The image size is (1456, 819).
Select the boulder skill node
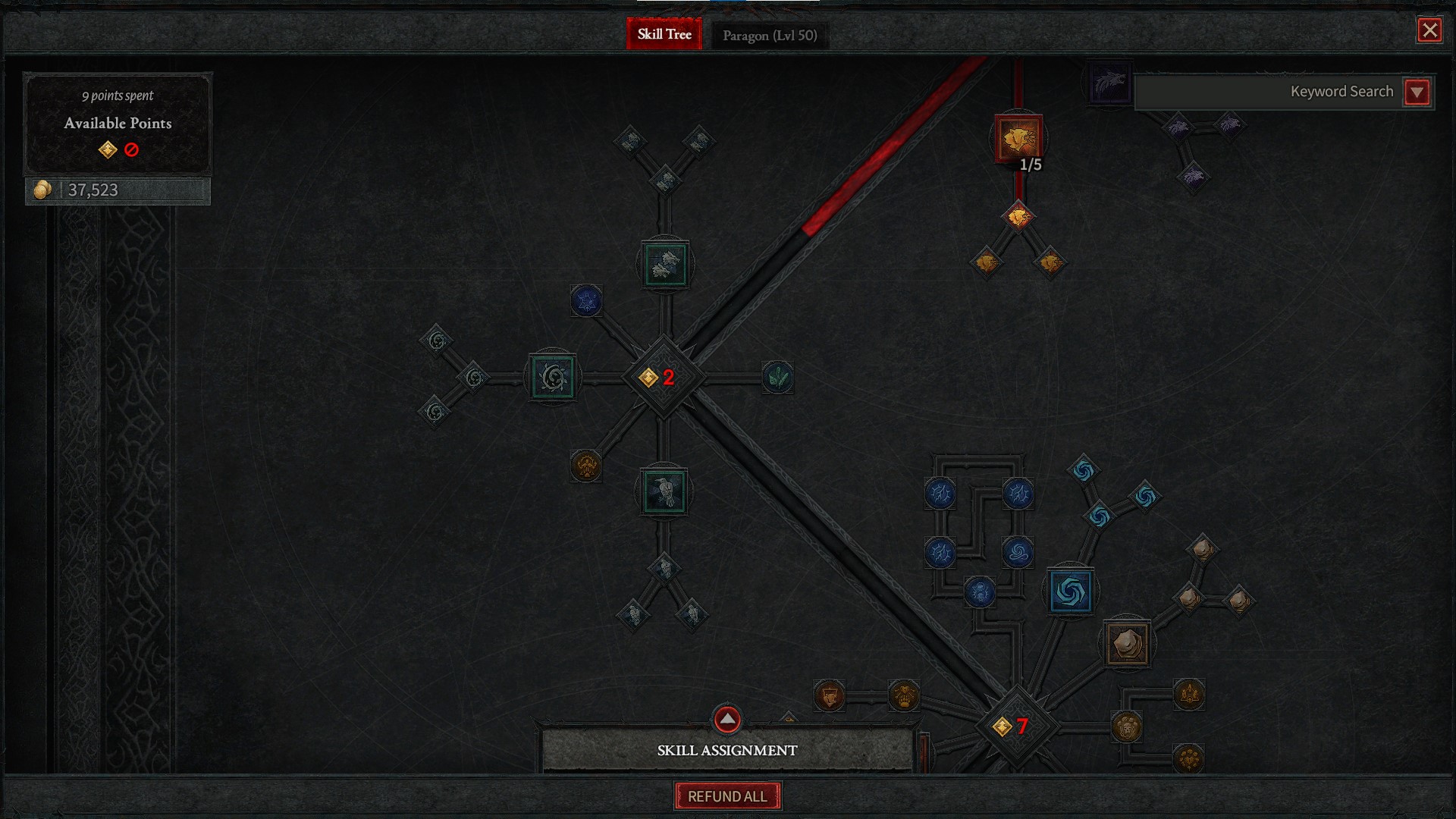[x=1127, y=644]
